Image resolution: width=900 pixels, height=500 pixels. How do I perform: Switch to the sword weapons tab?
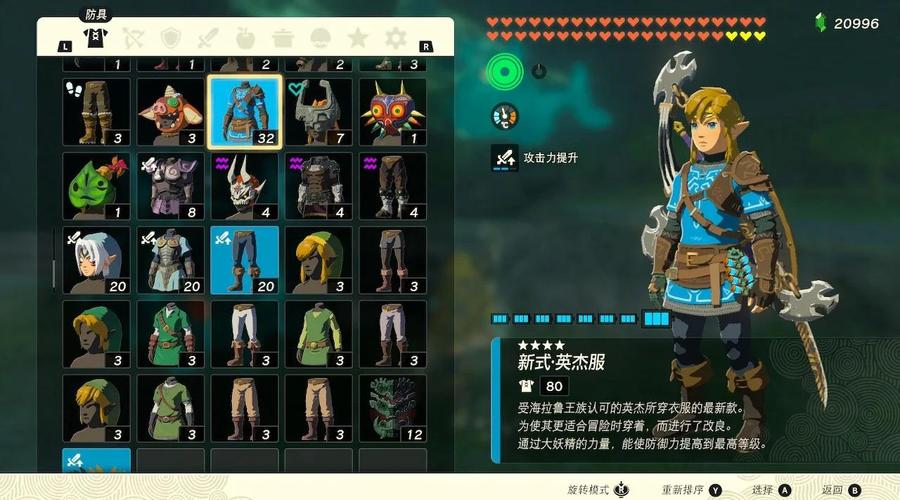(x=208, y=38)
